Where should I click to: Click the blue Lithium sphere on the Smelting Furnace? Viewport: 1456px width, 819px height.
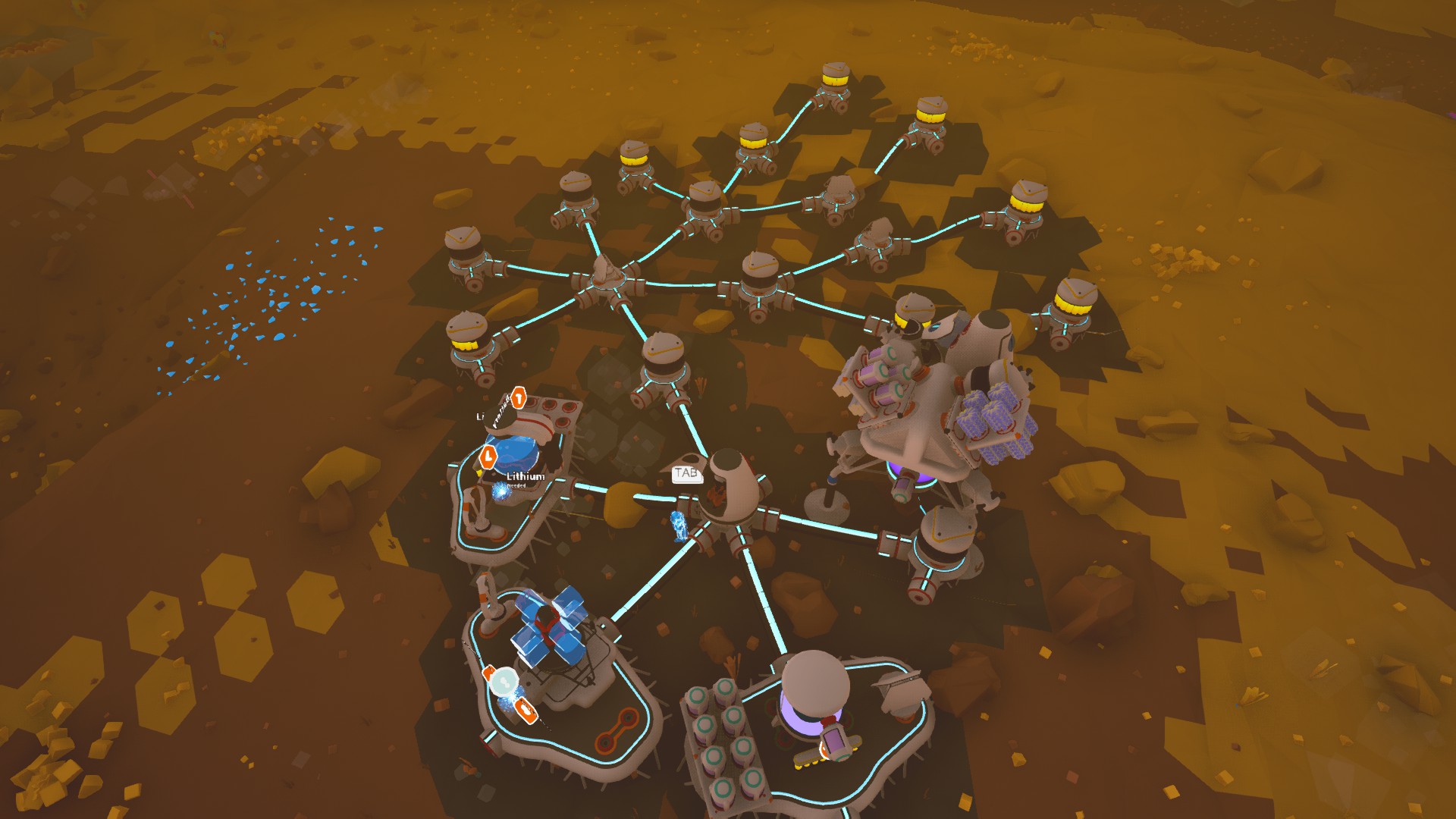pos(517,453)
